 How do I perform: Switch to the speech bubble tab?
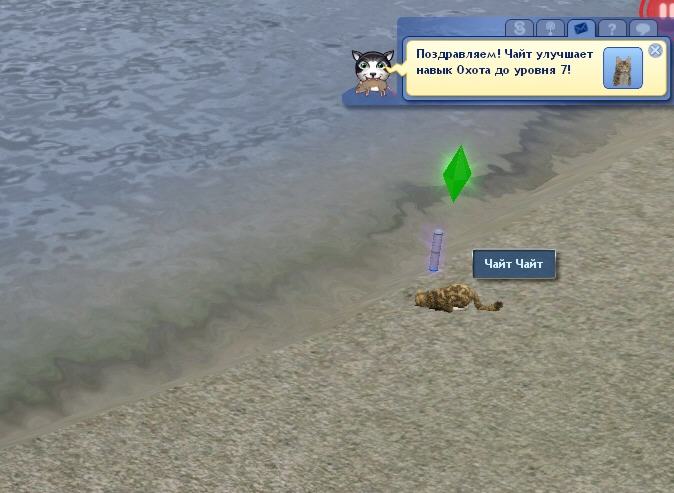(642, 28)
